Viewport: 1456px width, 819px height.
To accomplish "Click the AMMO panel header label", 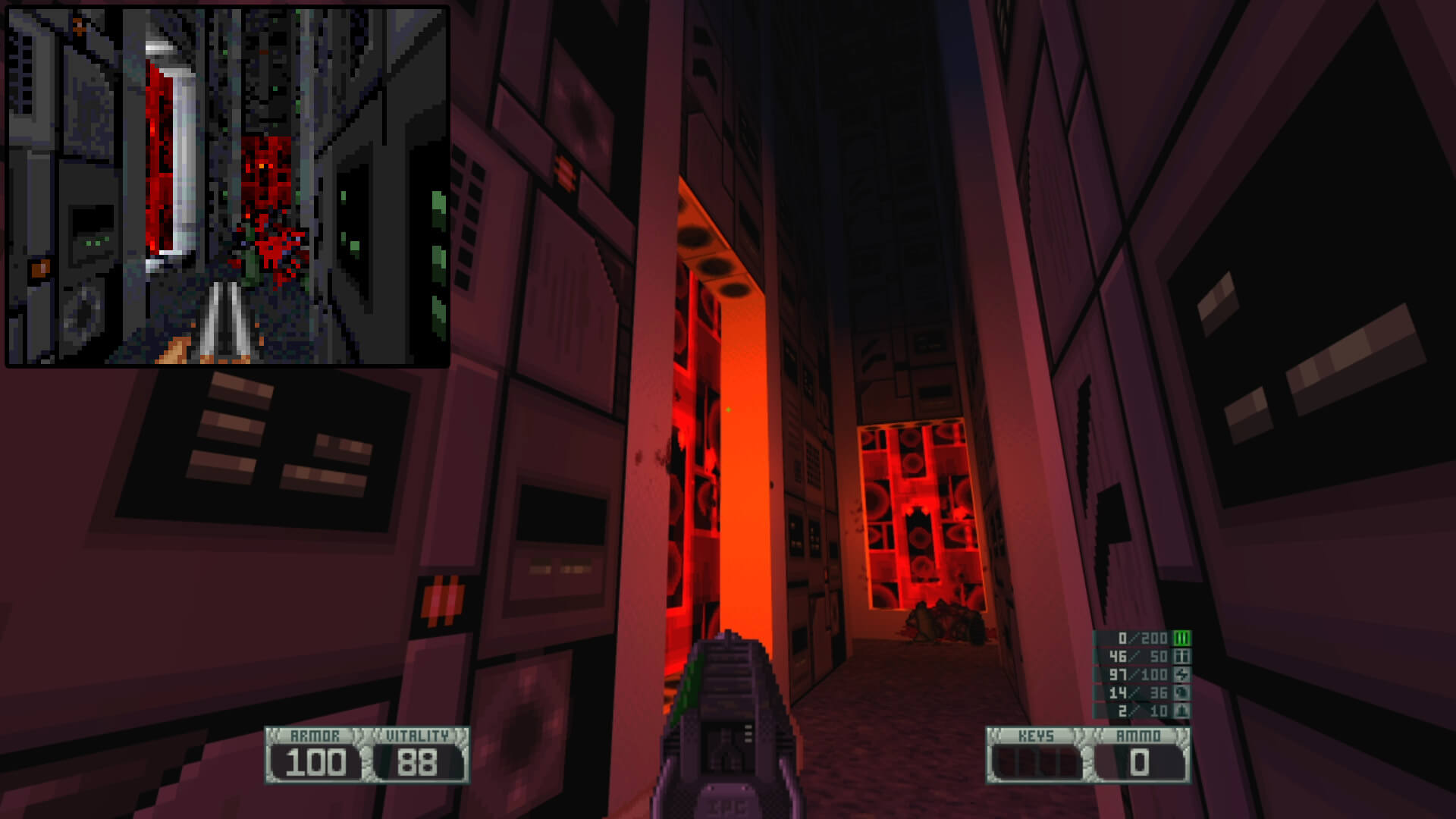I will 1137,734.
